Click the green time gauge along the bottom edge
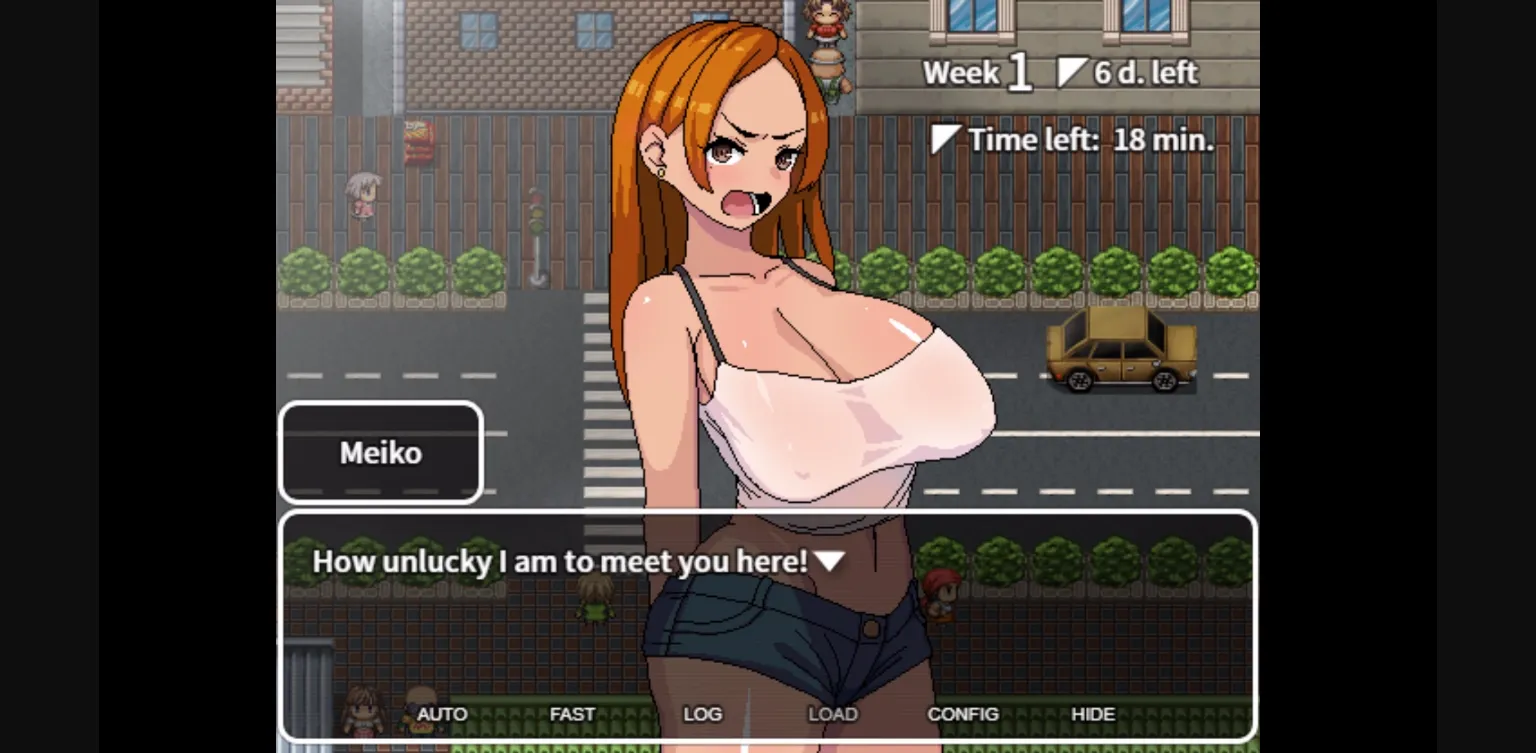The image size is (1536, 753). pos(768,748)
